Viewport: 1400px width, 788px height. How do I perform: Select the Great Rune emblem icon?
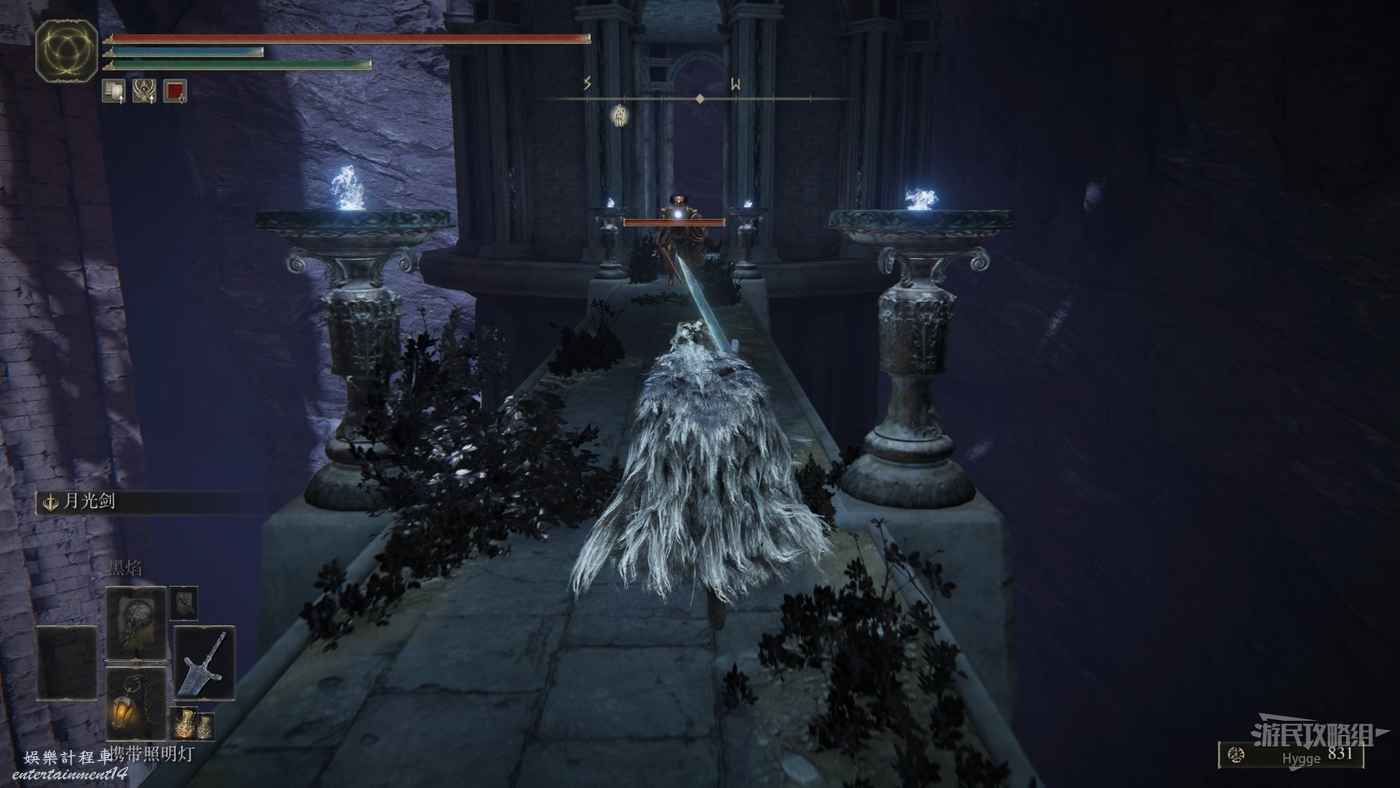(x=67, y=51)
